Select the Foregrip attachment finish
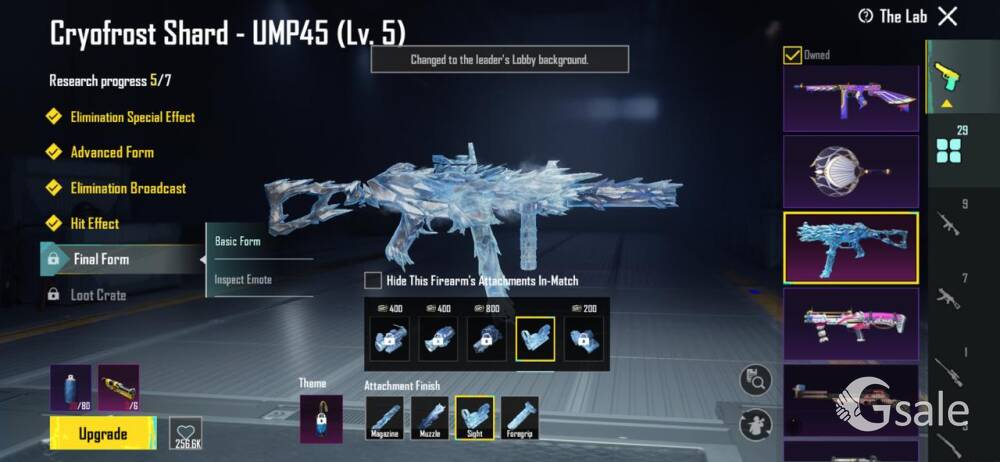 [x=519, y=417]
